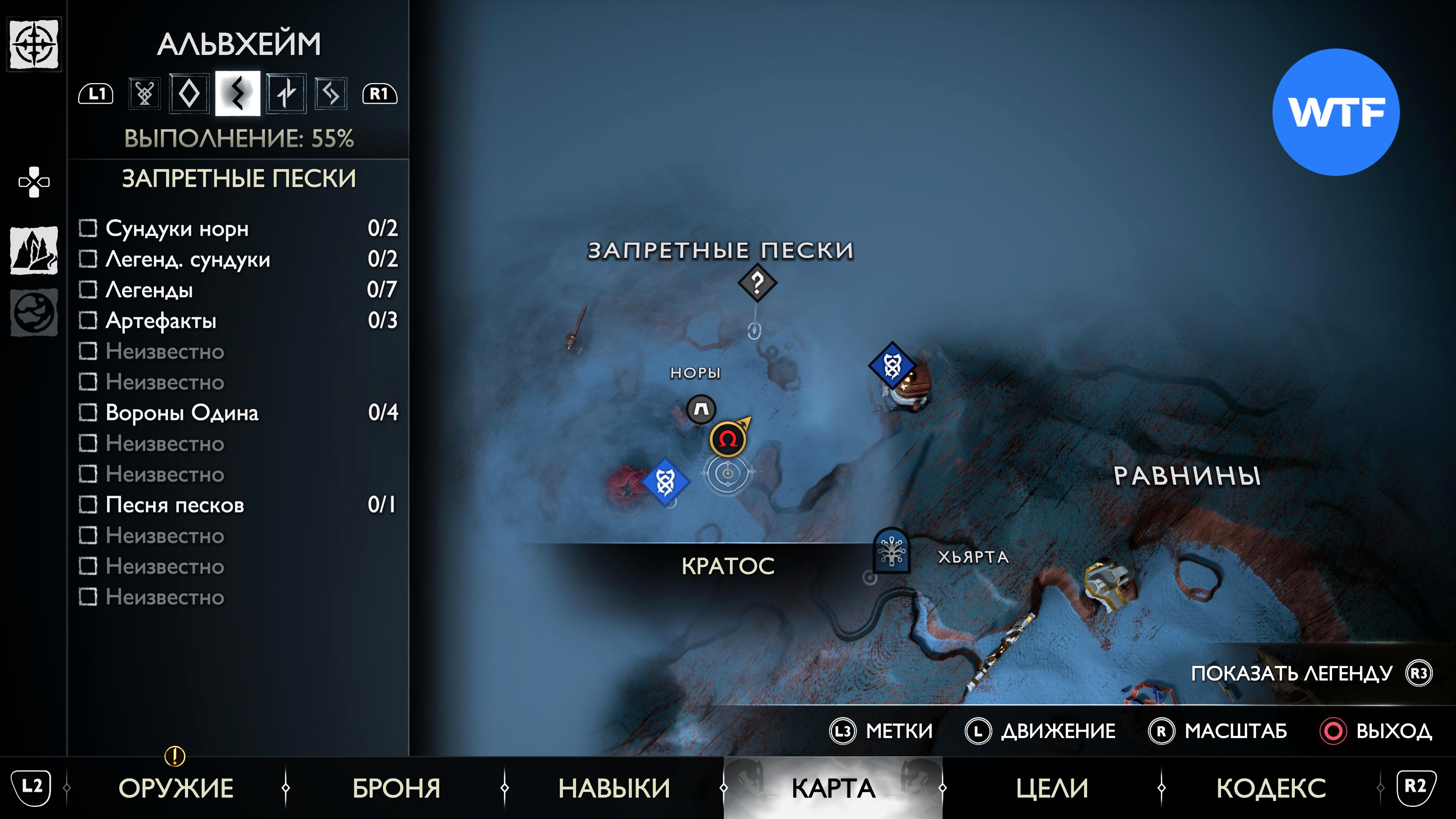Switch to the ОРУЖИЕ tab
Screen dimensions: 1456x819
[176, 788]
